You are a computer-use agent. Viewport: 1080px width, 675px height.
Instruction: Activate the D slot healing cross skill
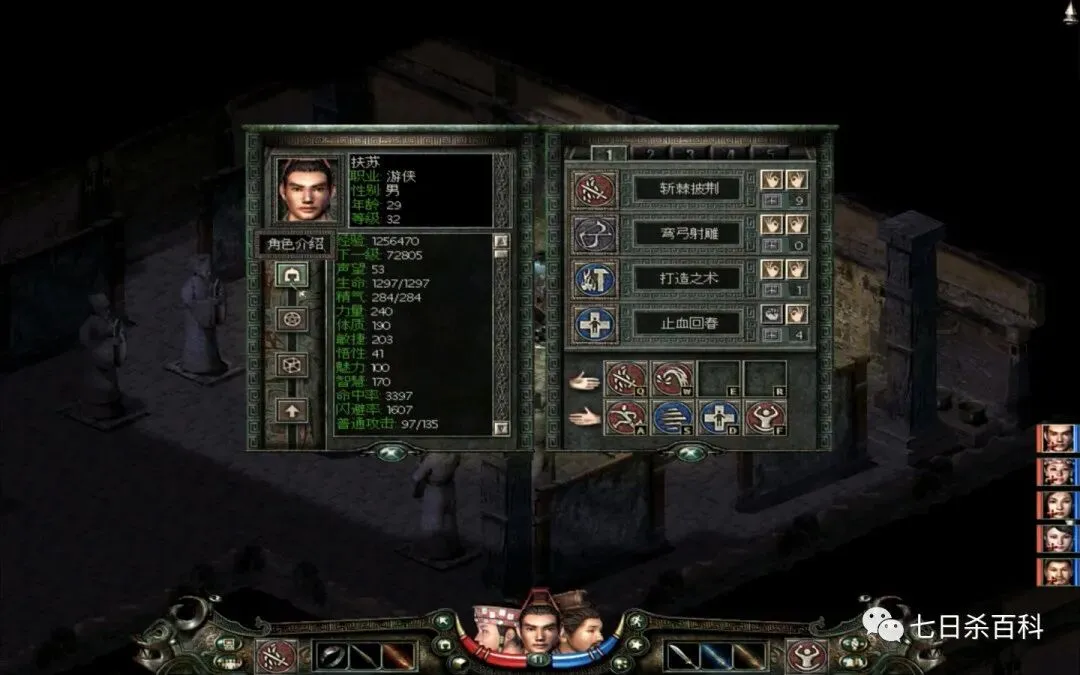click(718, 417)
